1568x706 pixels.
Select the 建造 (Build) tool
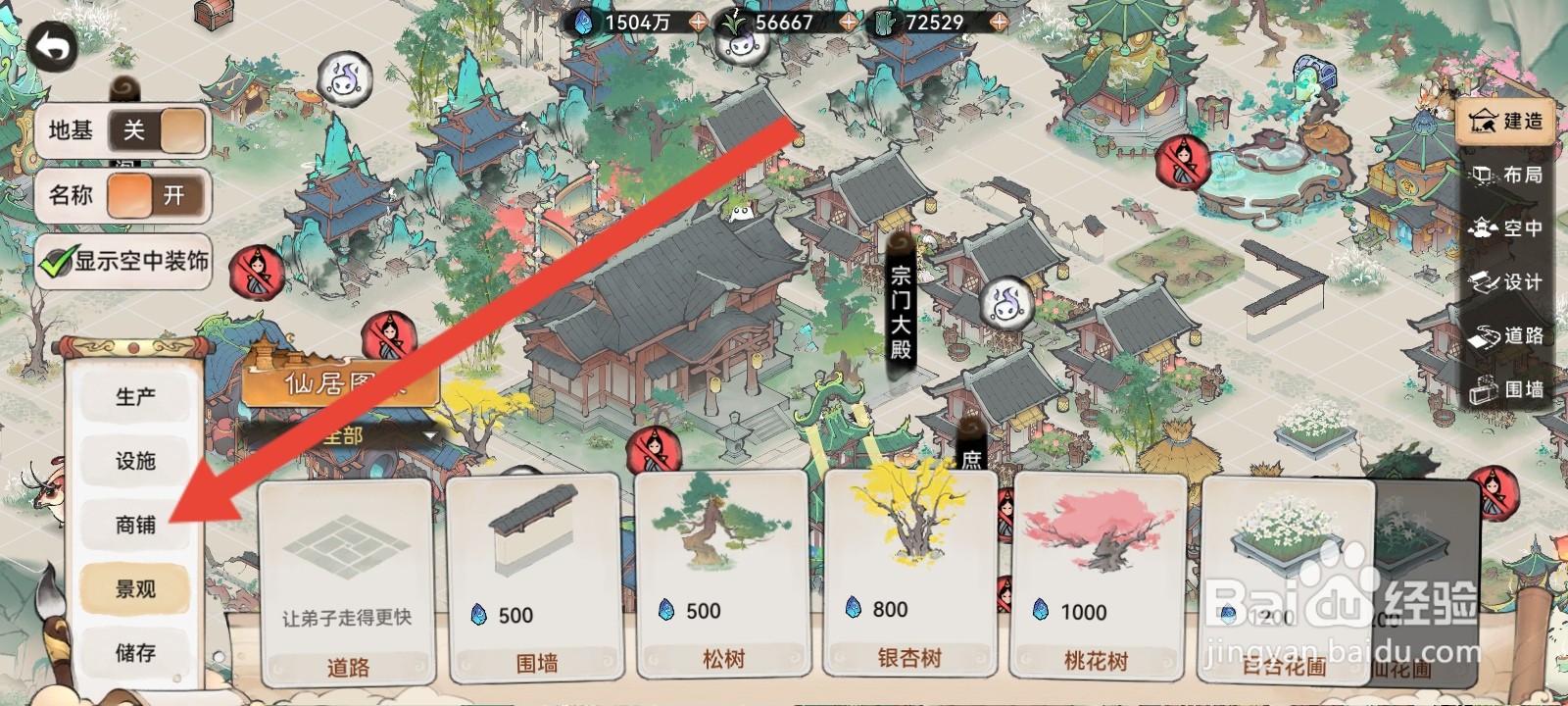pyautogui.click(x=1506, y=122)
